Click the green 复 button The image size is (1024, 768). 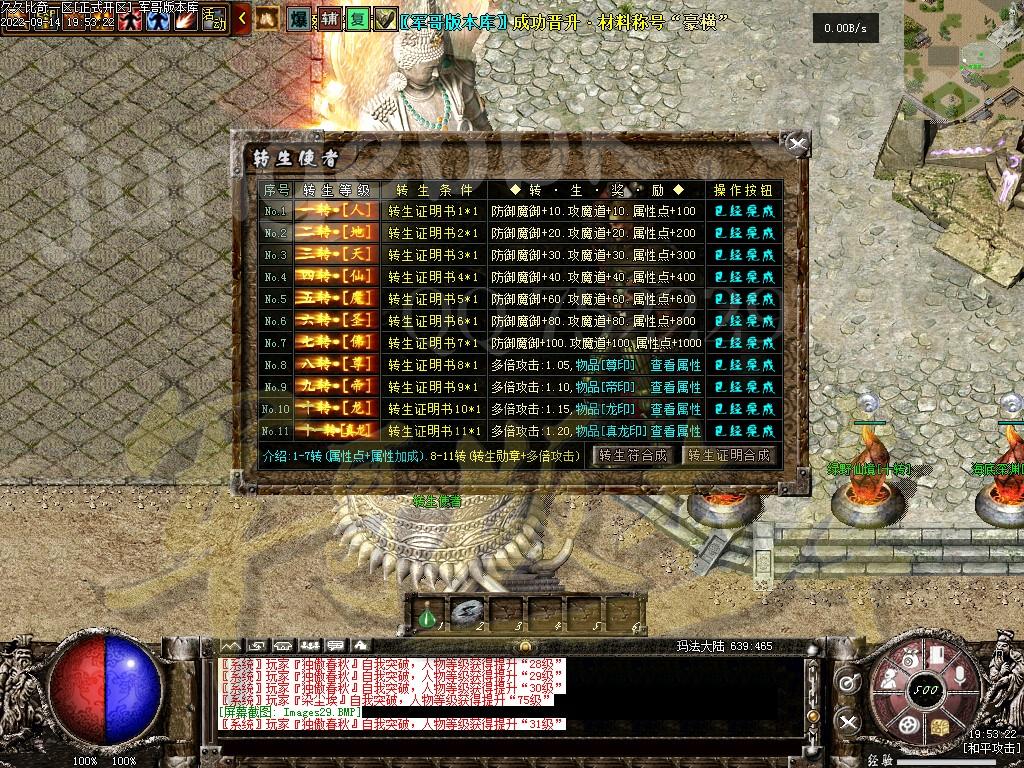(x=357, y=19)
